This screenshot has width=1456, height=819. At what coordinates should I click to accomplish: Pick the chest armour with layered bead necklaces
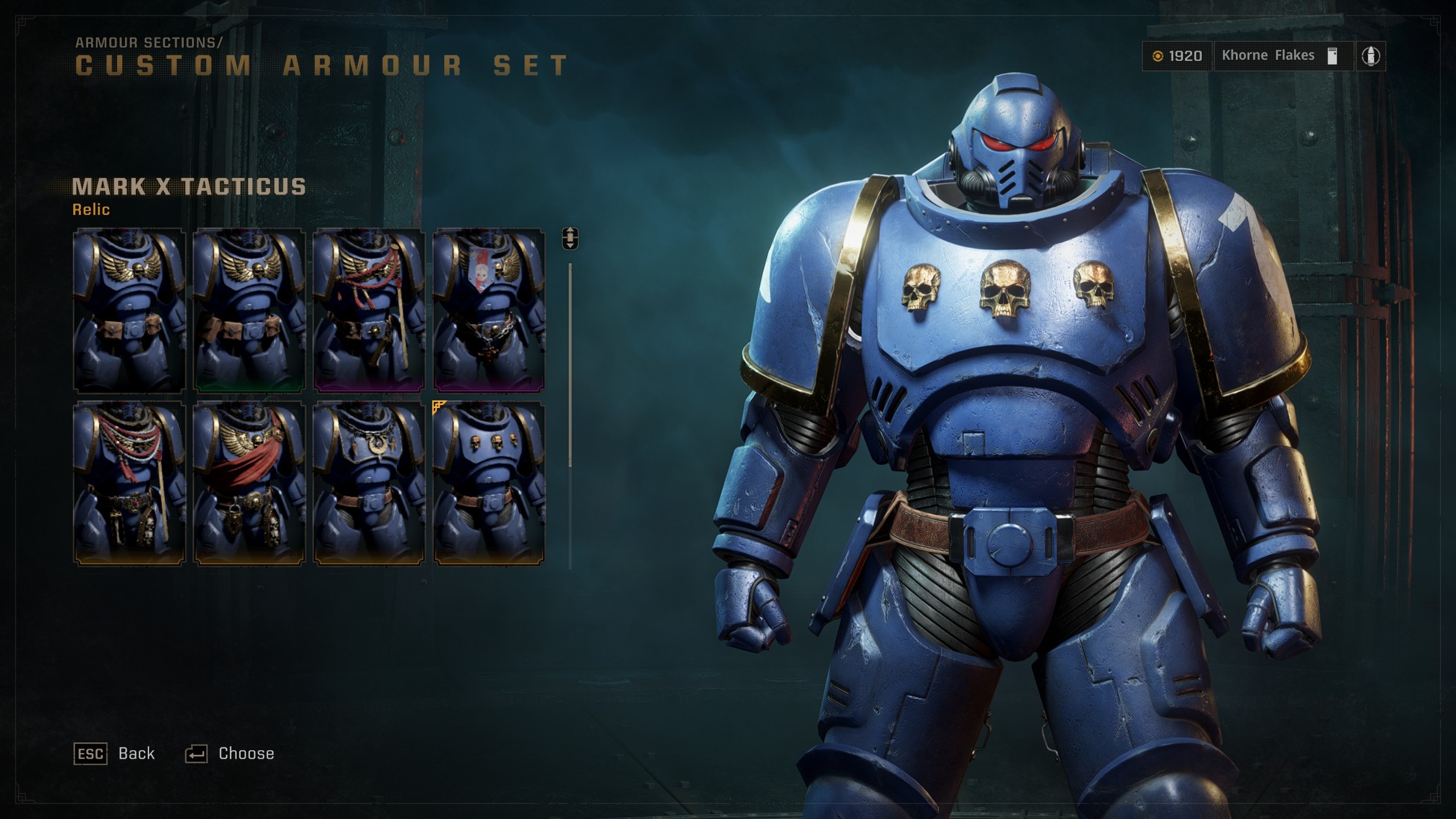[x=129, y=483]
